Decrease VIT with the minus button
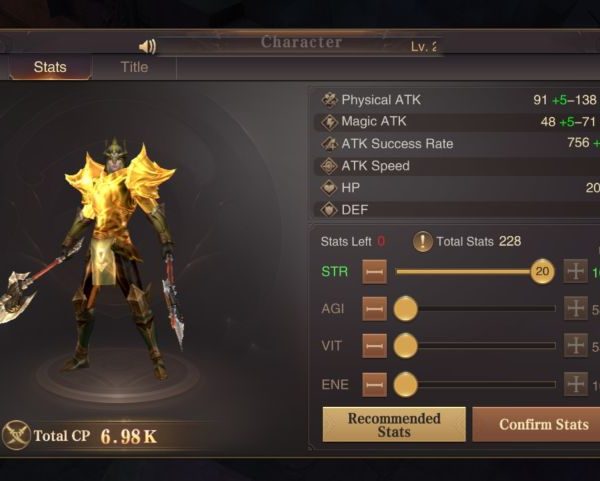This screenshot has height=481, width=600. [x=374, y=346]
